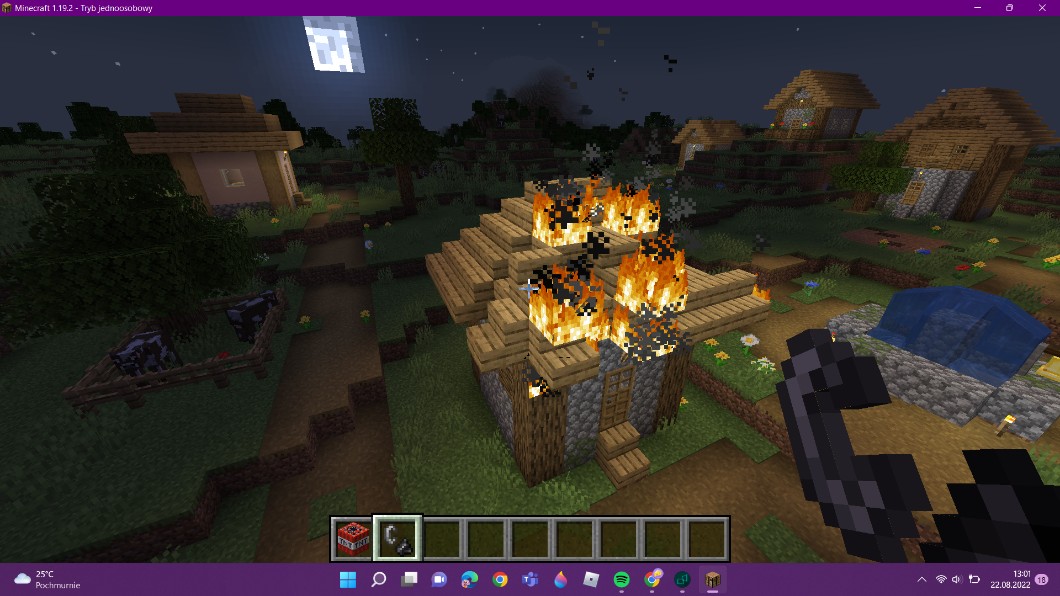Close the Minecraft window
The height and width of the screenshot is (596, 1060).
coord(1041,8)
